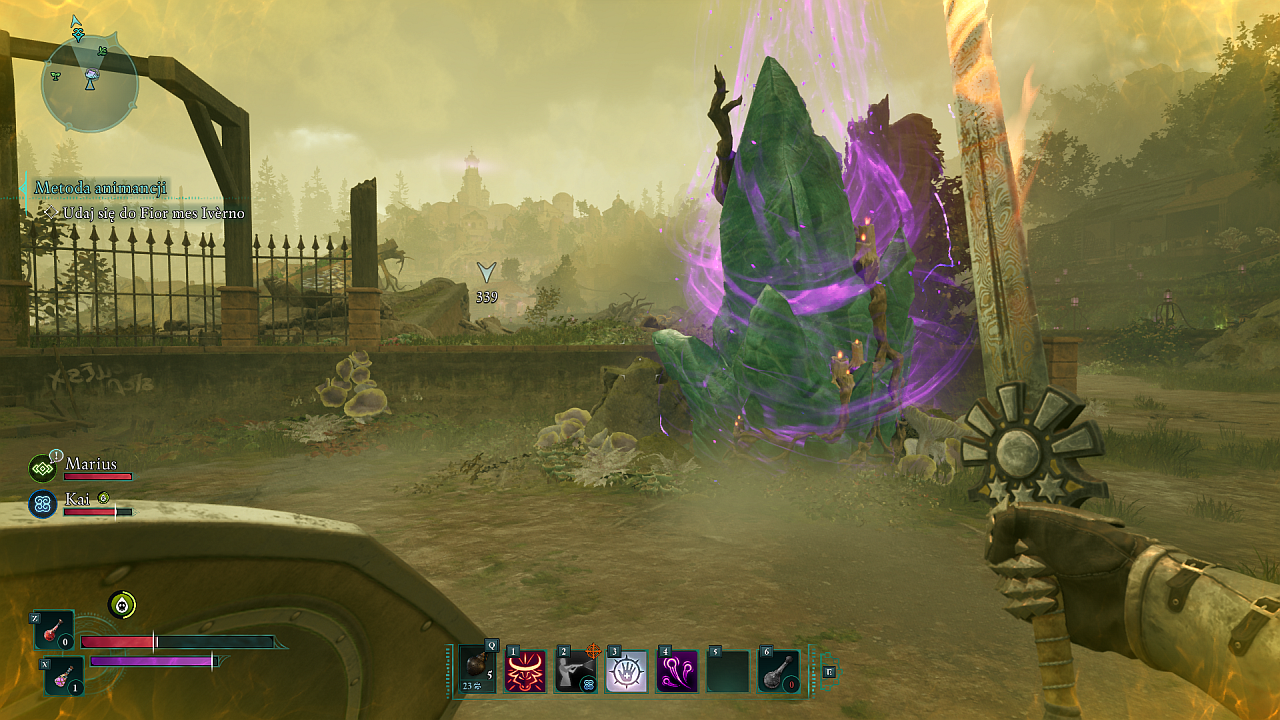Use the red health potion slot
This screenshot has width=1280, height=720.
[x=55, y=631]
